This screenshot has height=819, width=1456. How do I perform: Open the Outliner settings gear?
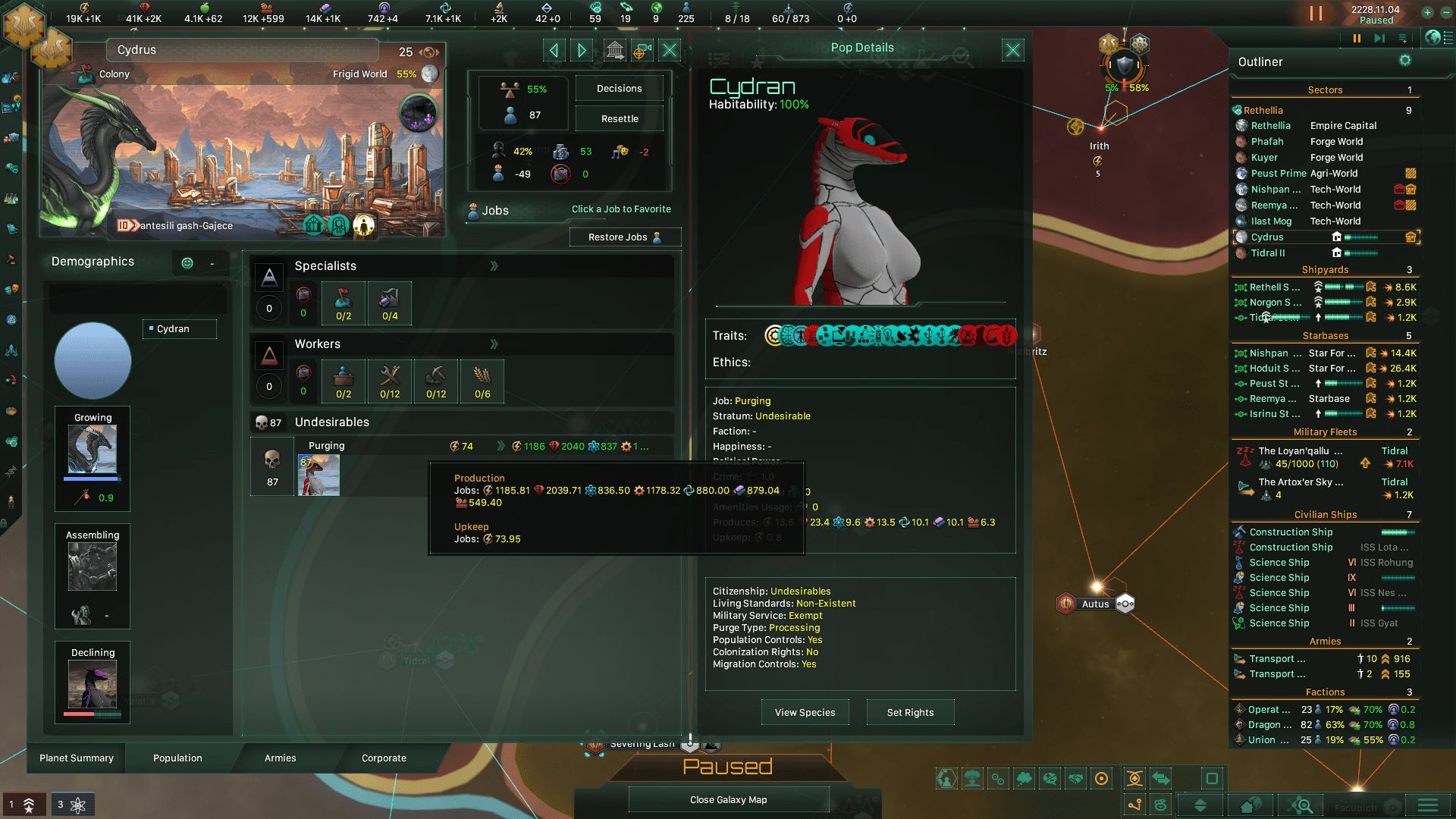pyautogui.click(x=1405, y=61)
